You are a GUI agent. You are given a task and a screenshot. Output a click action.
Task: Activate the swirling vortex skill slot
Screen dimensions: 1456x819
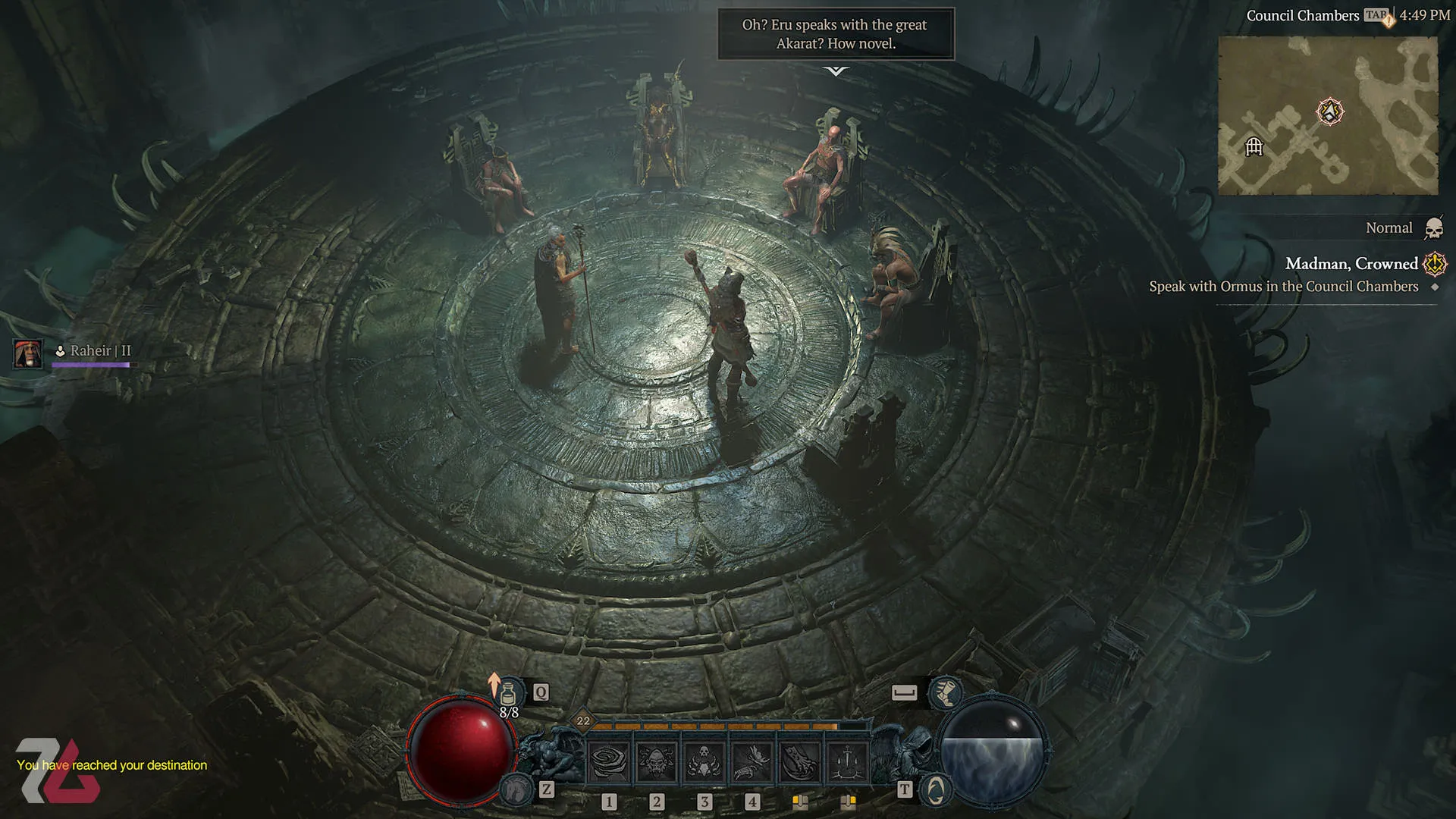[609, 761]
